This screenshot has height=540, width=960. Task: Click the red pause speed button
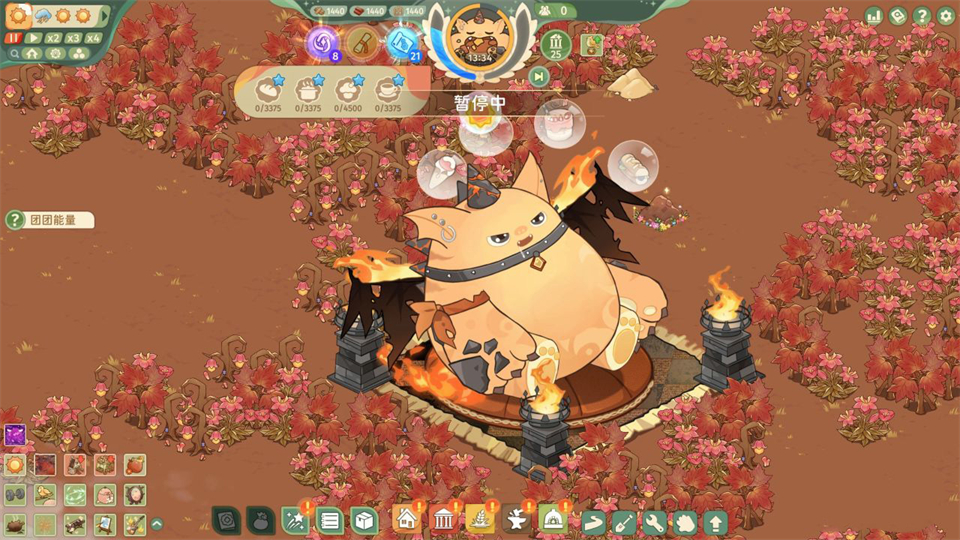(x=15, y=38)
